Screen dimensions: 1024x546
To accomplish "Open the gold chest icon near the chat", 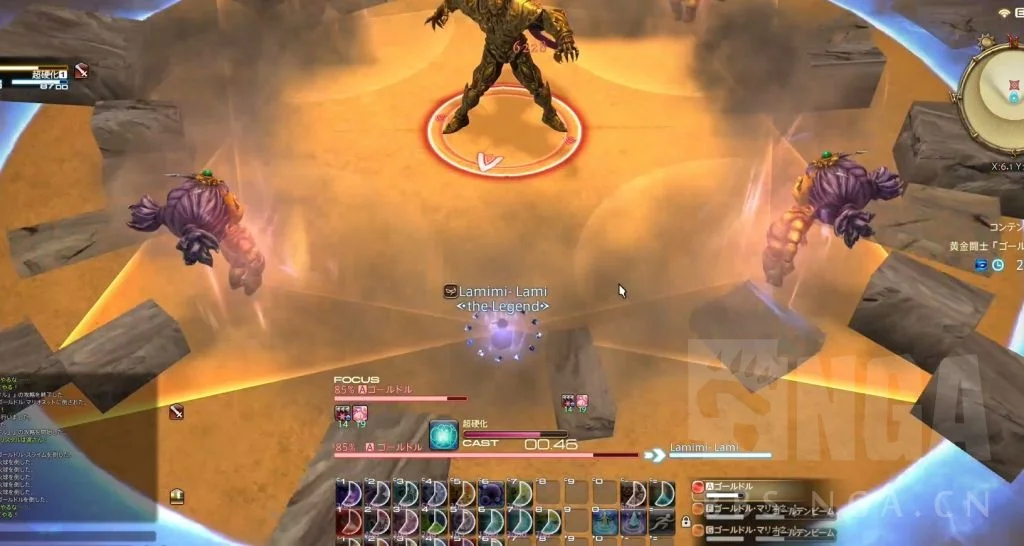I will coord(177,496).
